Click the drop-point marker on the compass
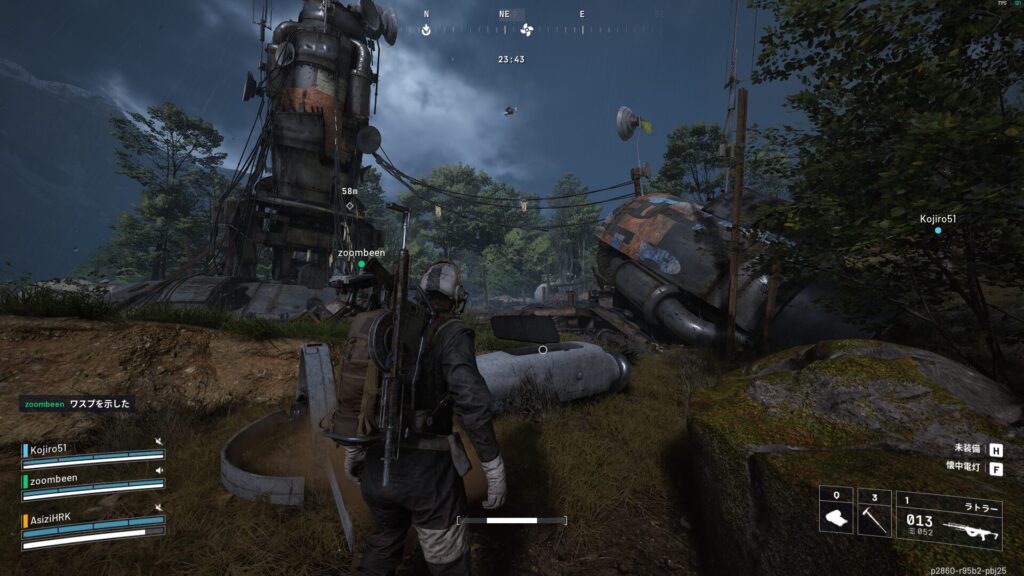This screenshot has height=576, width=1024. (x=427, y=29)
